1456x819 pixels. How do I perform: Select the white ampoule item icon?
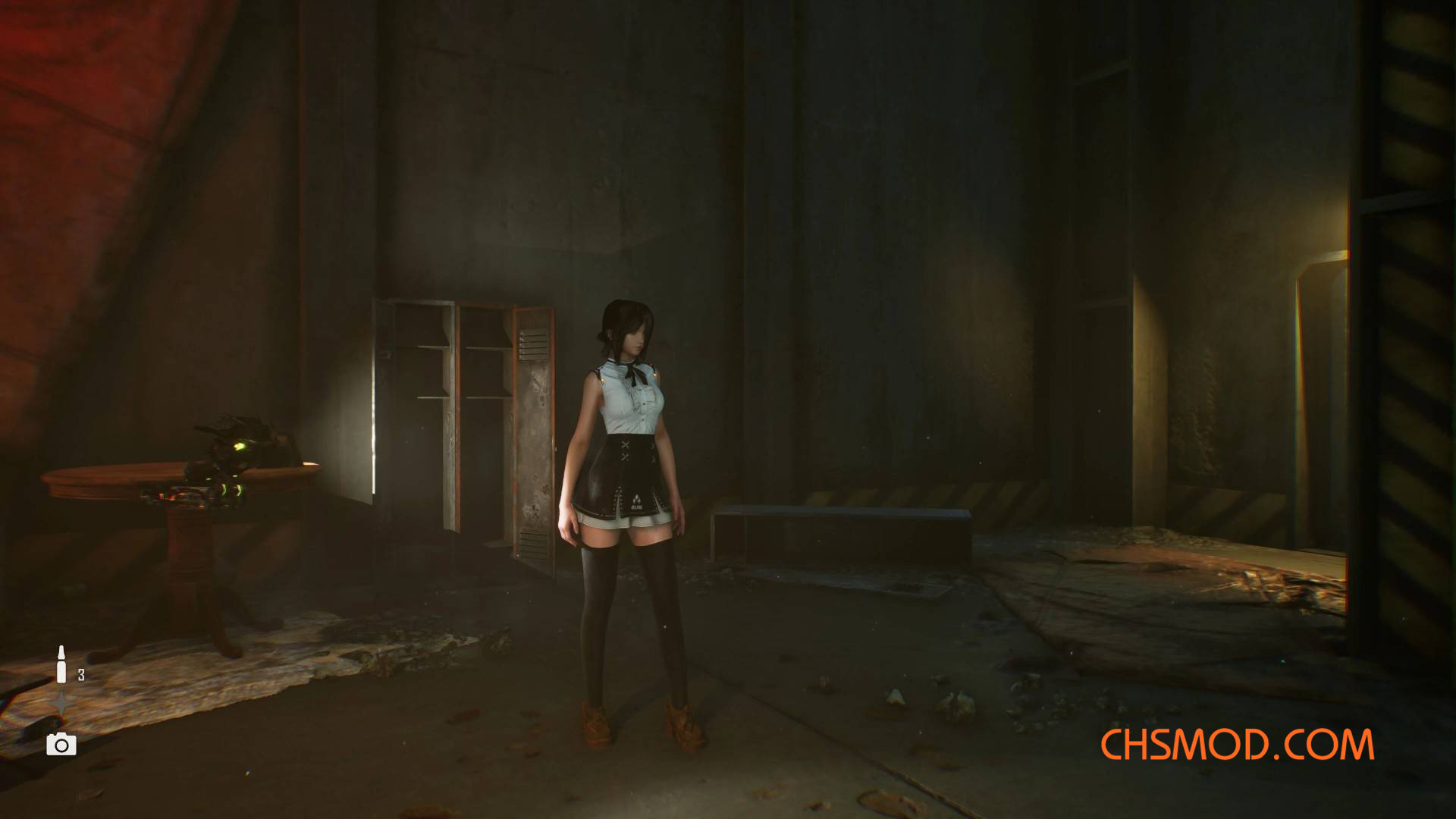[x=61, y=664]
